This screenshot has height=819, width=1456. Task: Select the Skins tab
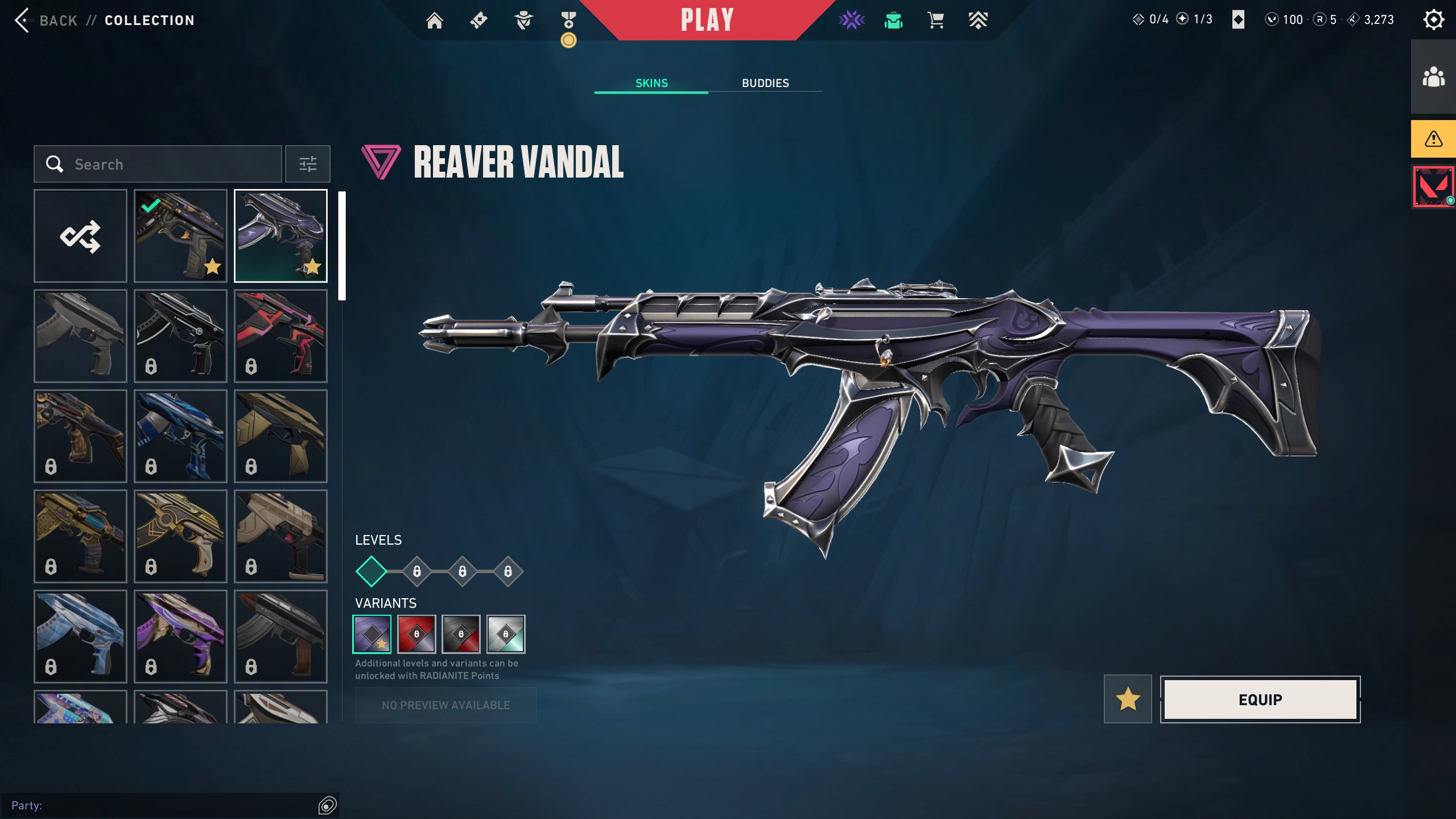pyautogui.click(x=651, y=83)
